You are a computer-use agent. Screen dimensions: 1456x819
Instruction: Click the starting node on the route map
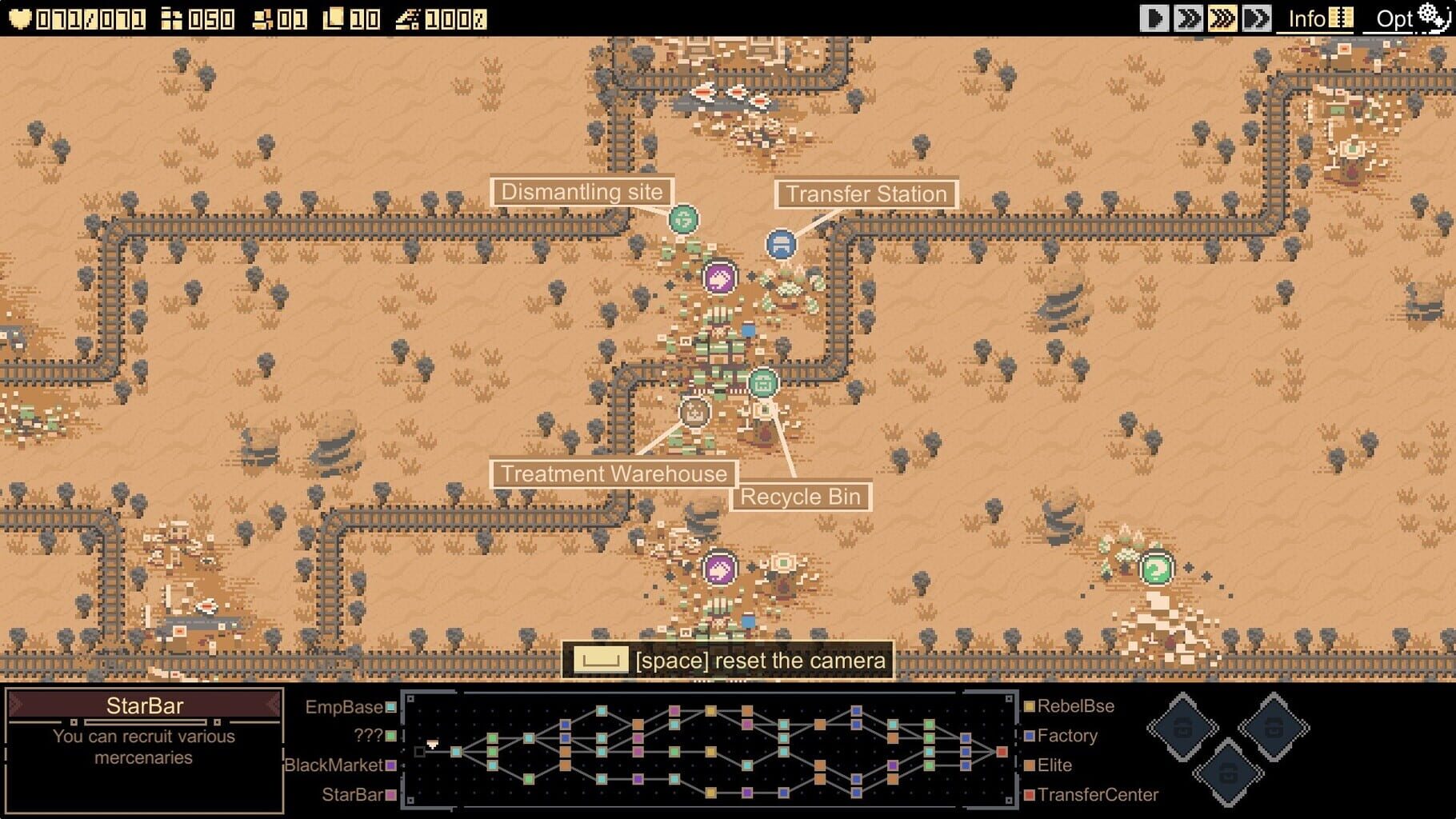[x=420, y=752]
